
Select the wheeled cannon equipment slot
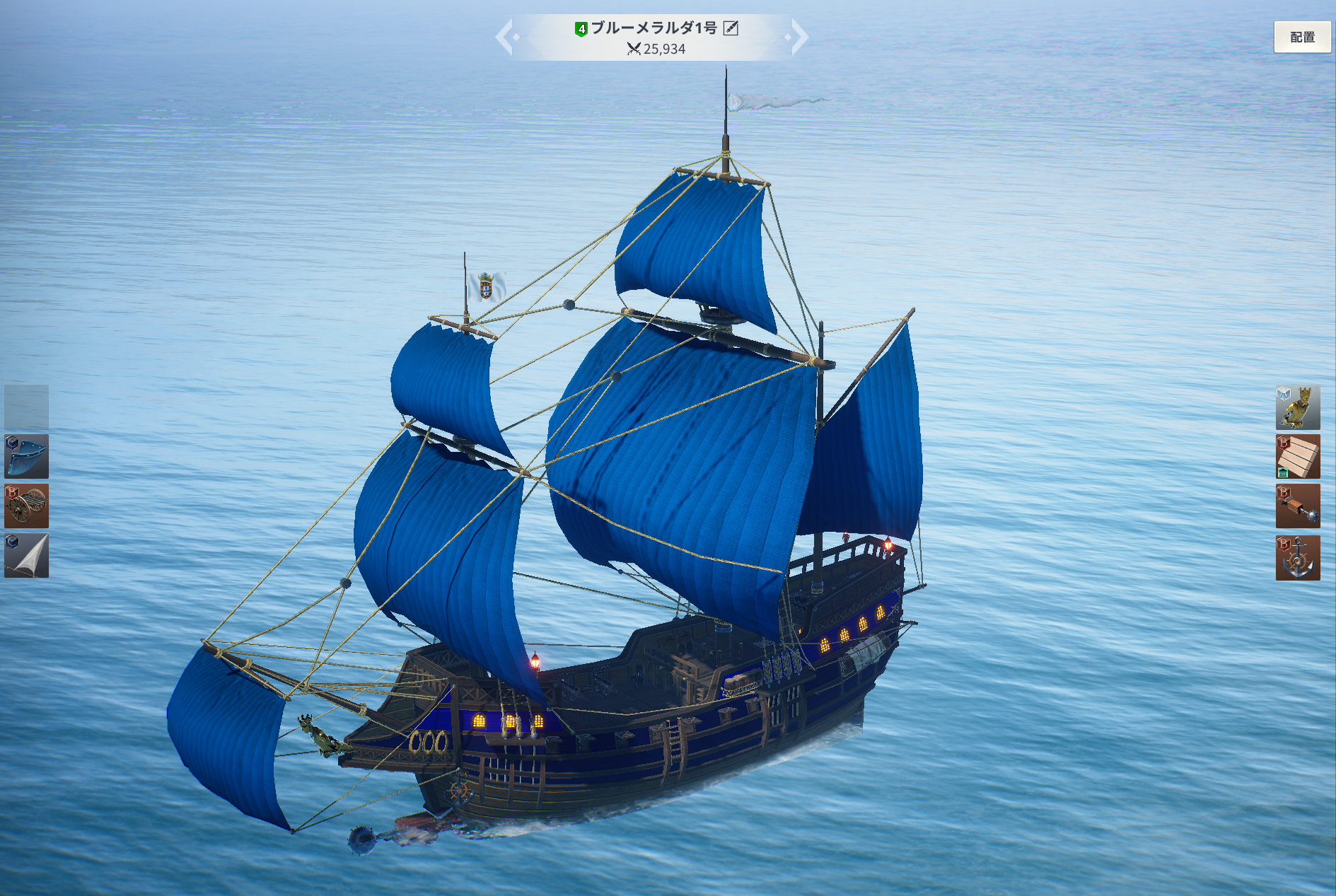pos(27,506)
